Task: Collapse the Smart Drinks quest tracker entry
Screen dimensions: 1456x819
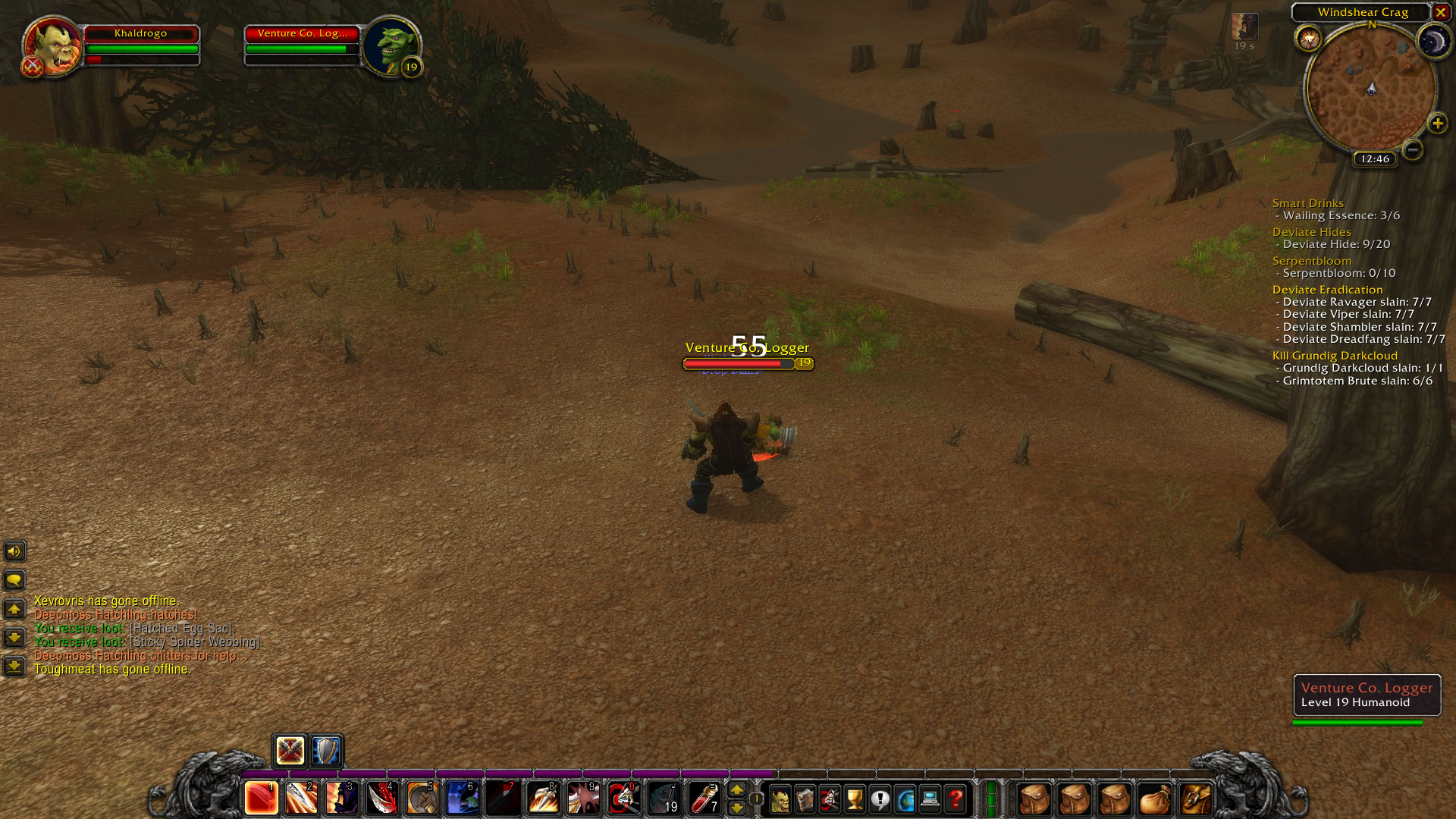Action: (1307, 203)
